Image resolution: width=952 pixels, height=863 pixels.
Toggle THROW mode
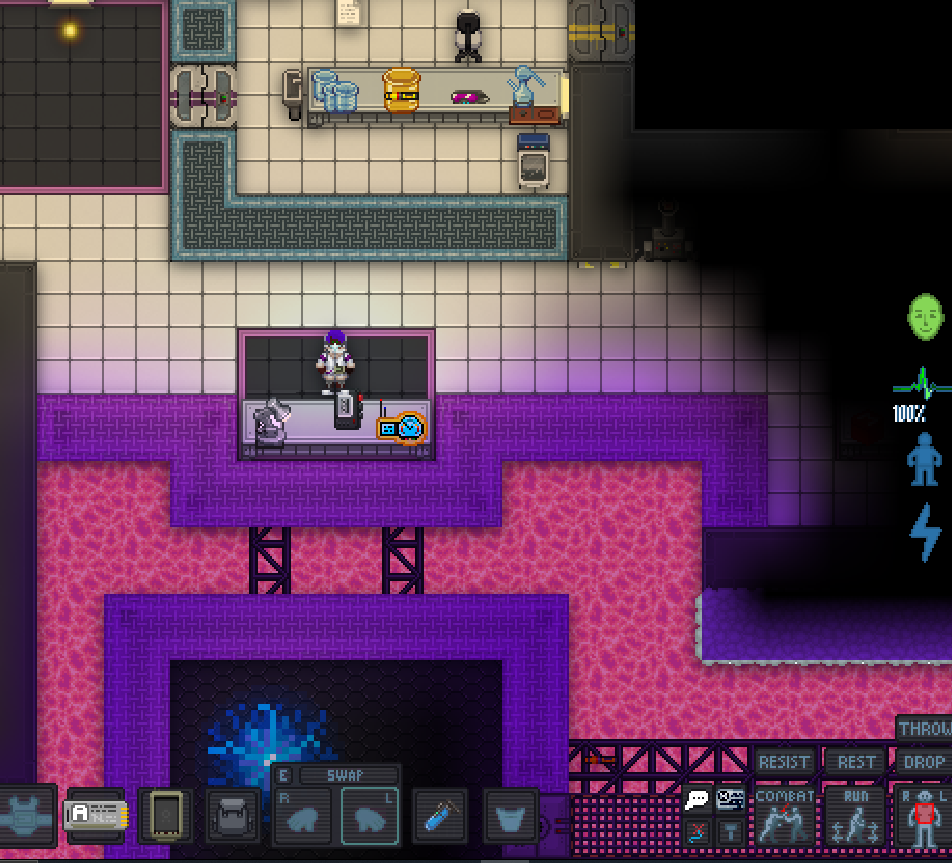[924, 729]
